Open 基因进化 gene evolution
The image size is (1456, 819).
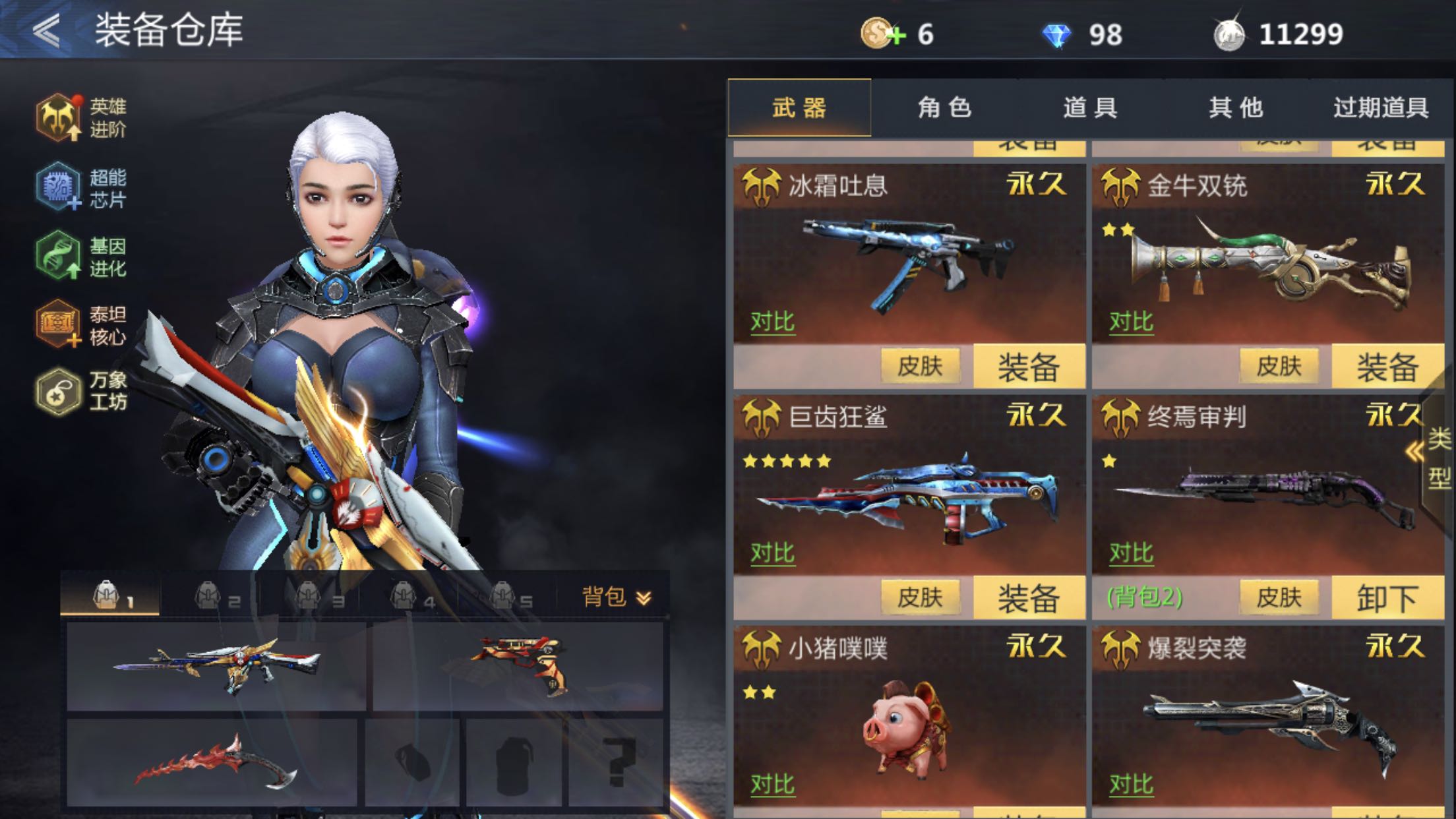tap(80, 257)
